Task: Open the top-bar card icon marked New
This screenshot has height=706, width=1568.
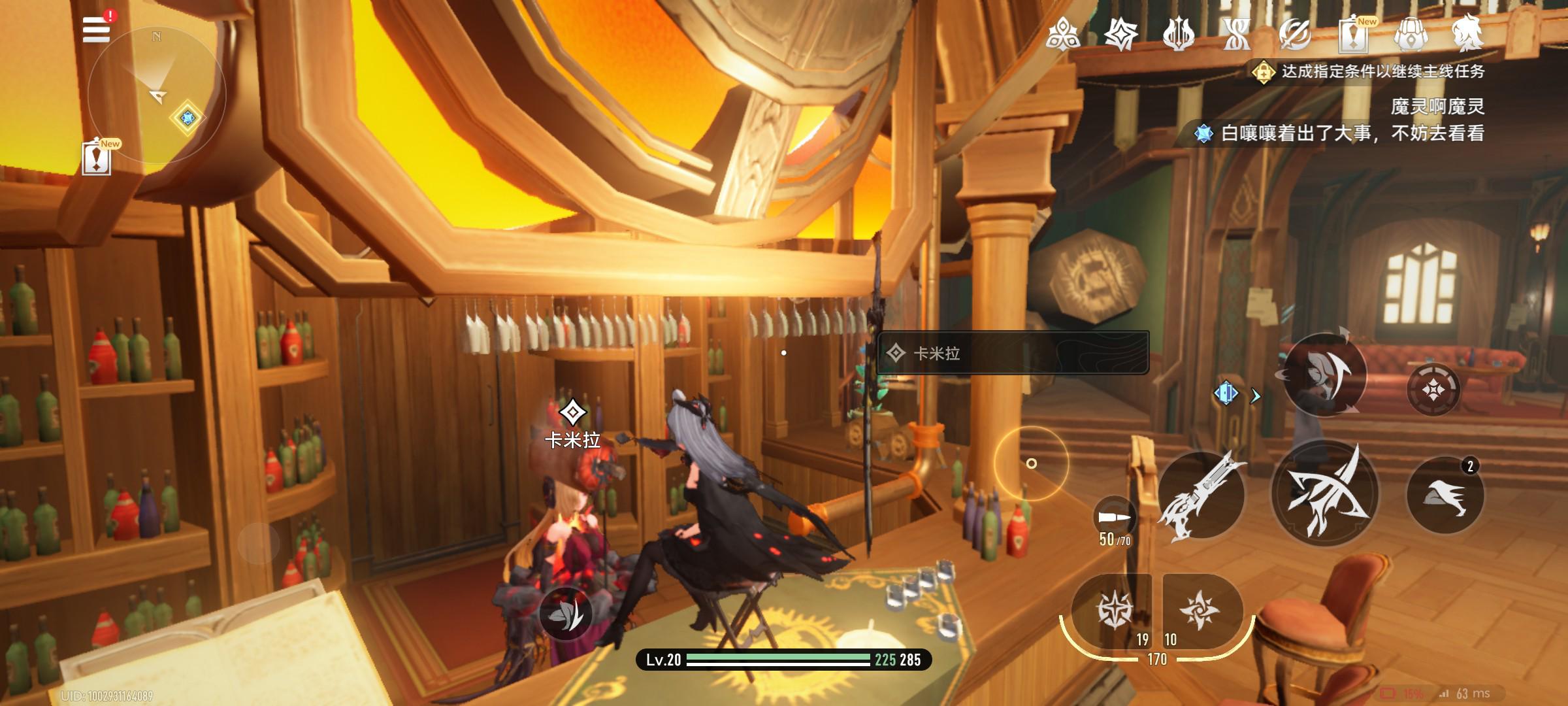Action: coord(1353,33)
